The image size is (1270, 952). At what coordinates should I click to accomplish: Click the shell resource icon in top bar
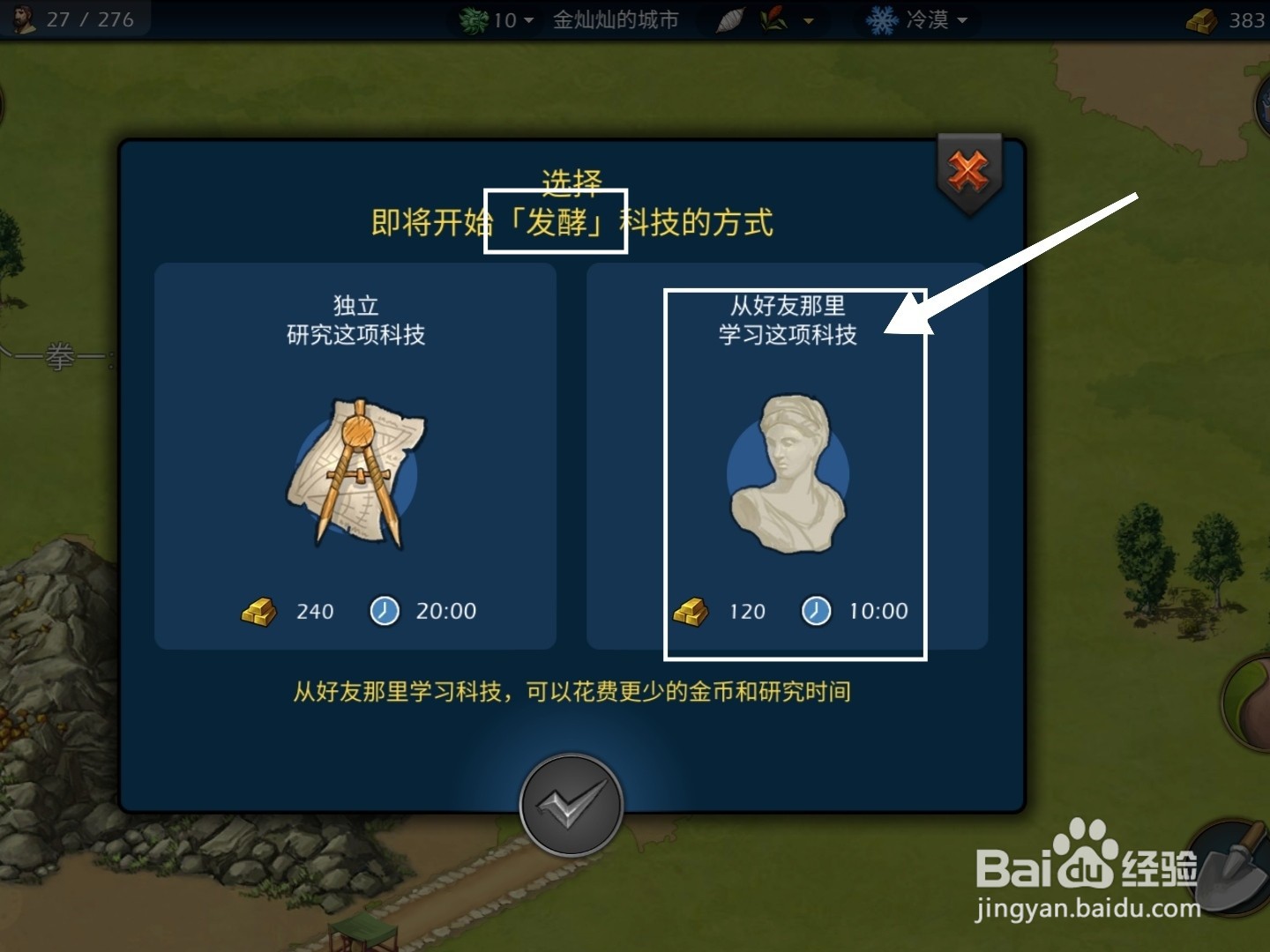click(728, 19)
